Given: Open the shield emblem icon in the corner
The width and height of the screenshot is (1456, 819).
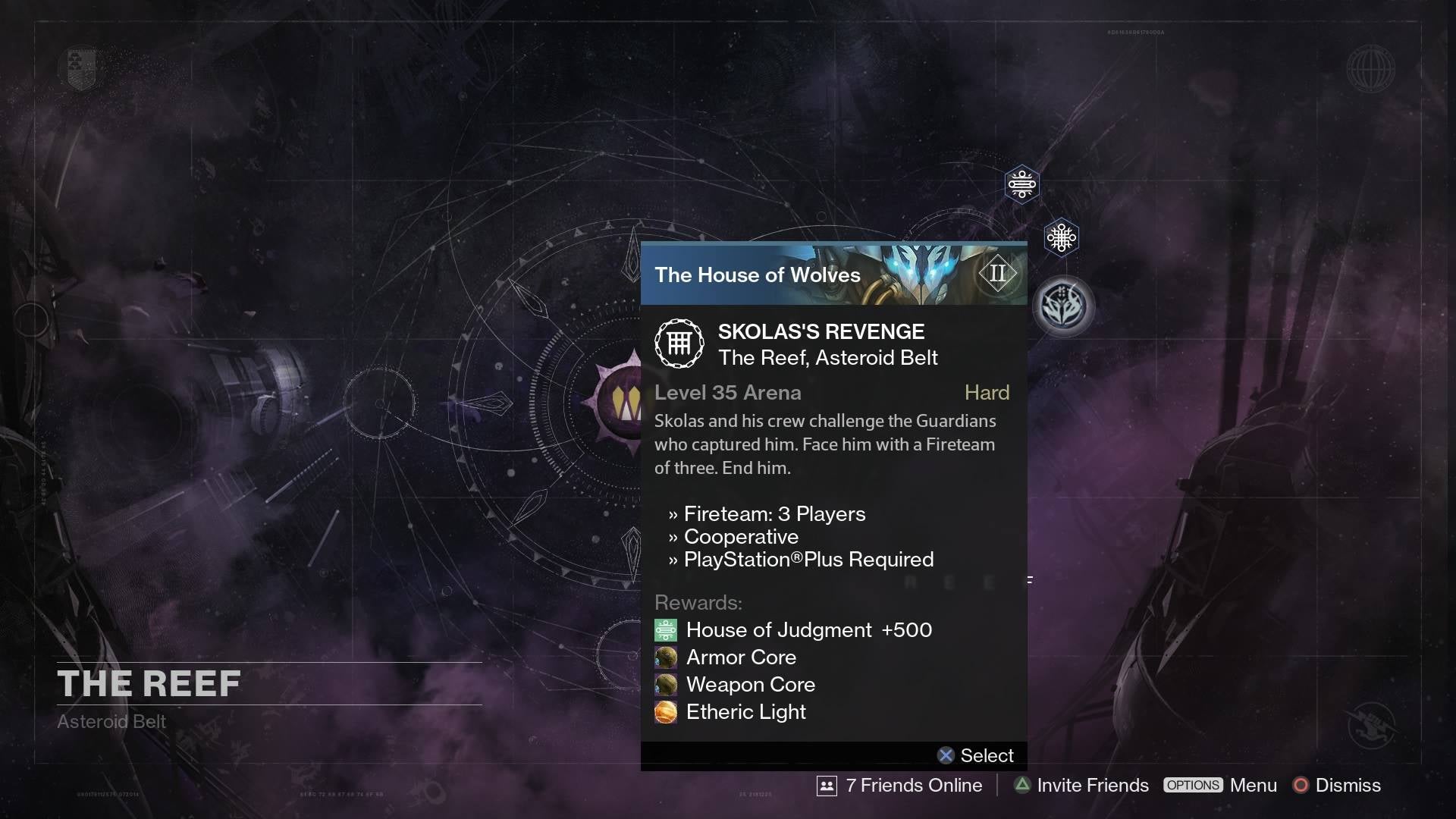Looking at the screenshot, I should click(x=82, y=68).
